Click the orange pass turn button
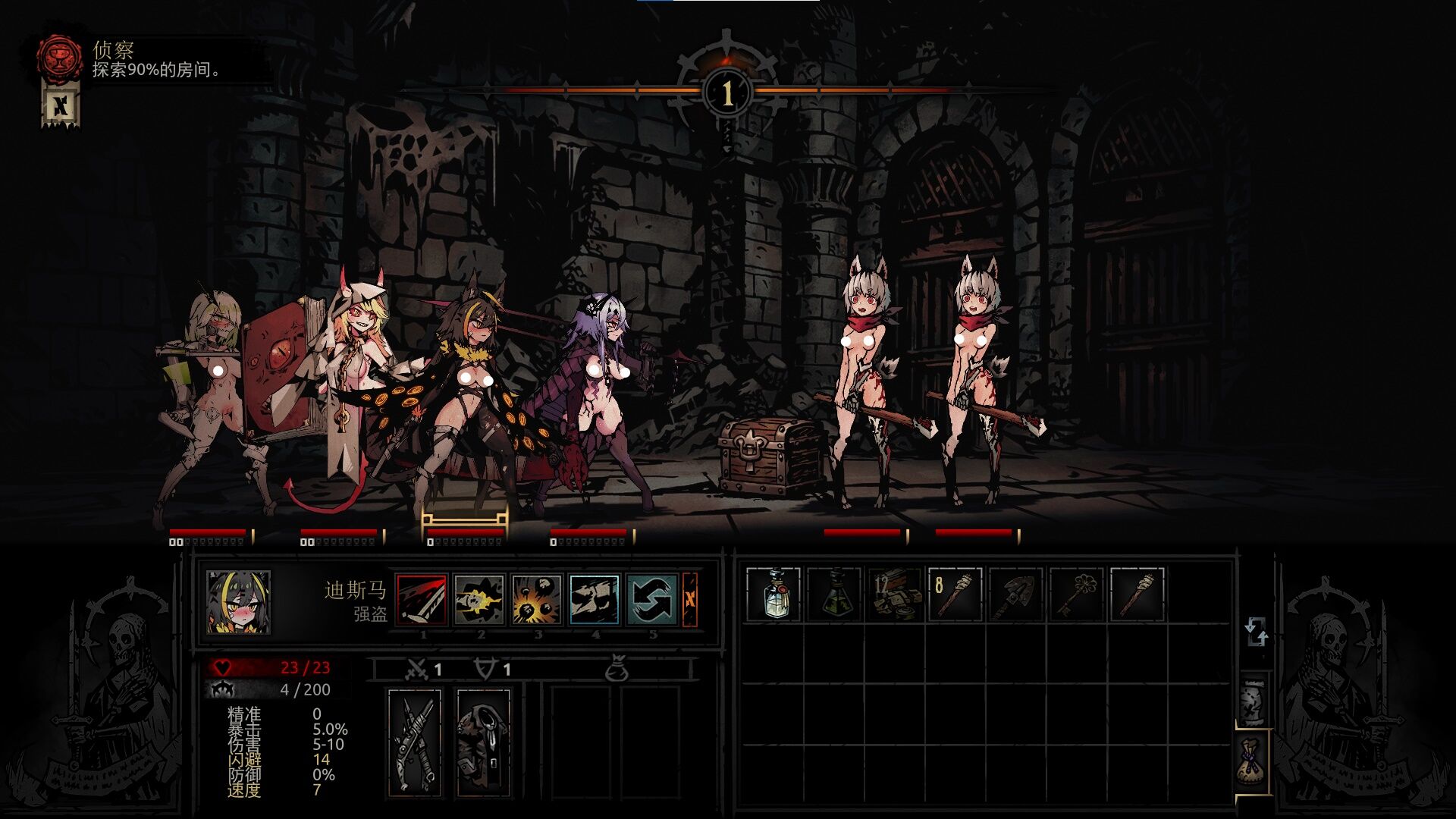 [x=690, y=600]
